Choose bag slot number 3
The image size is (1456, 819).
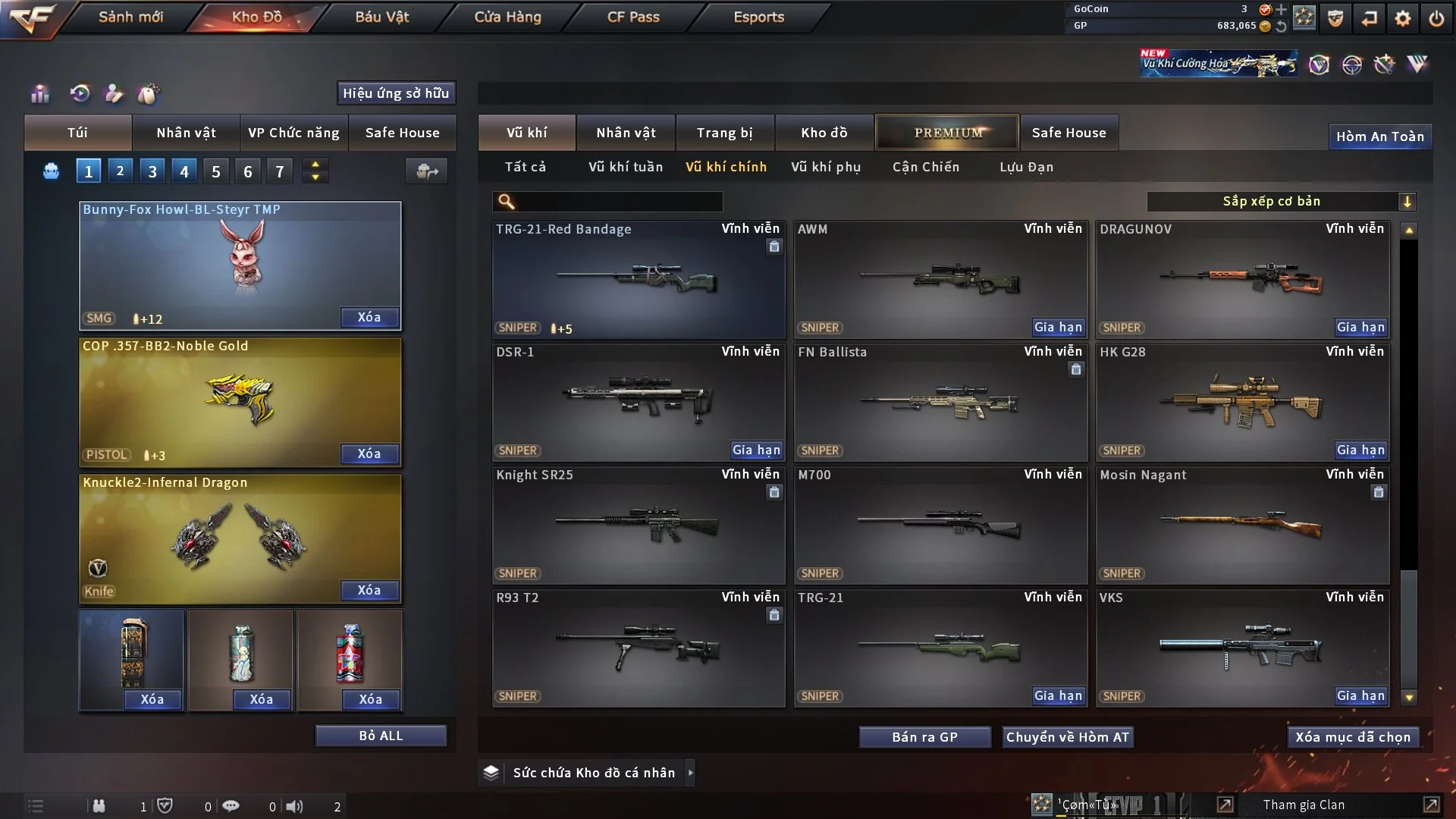tap(152, 171)
